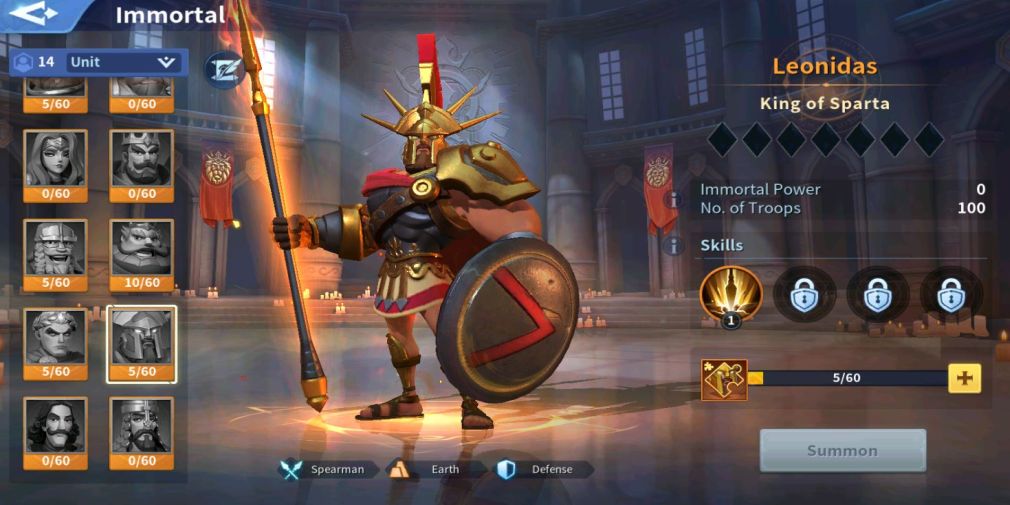Tap the Summon button
This screenshot has height=505, width=1010.
(842, 451)
